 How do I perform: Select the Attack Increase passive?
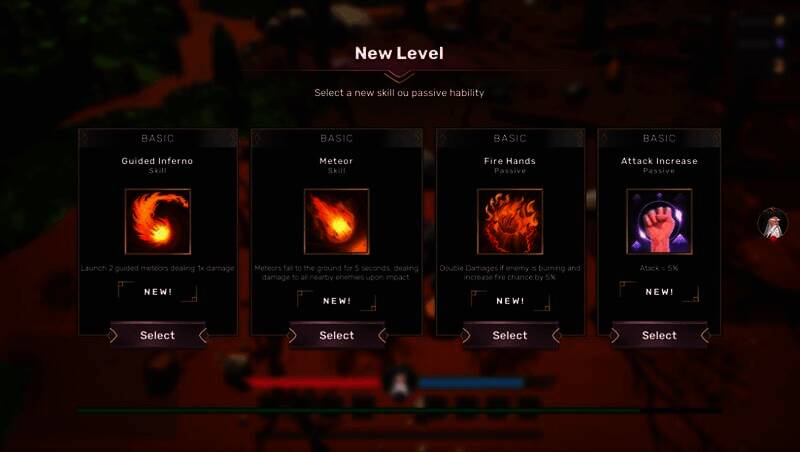click(659, 336)
